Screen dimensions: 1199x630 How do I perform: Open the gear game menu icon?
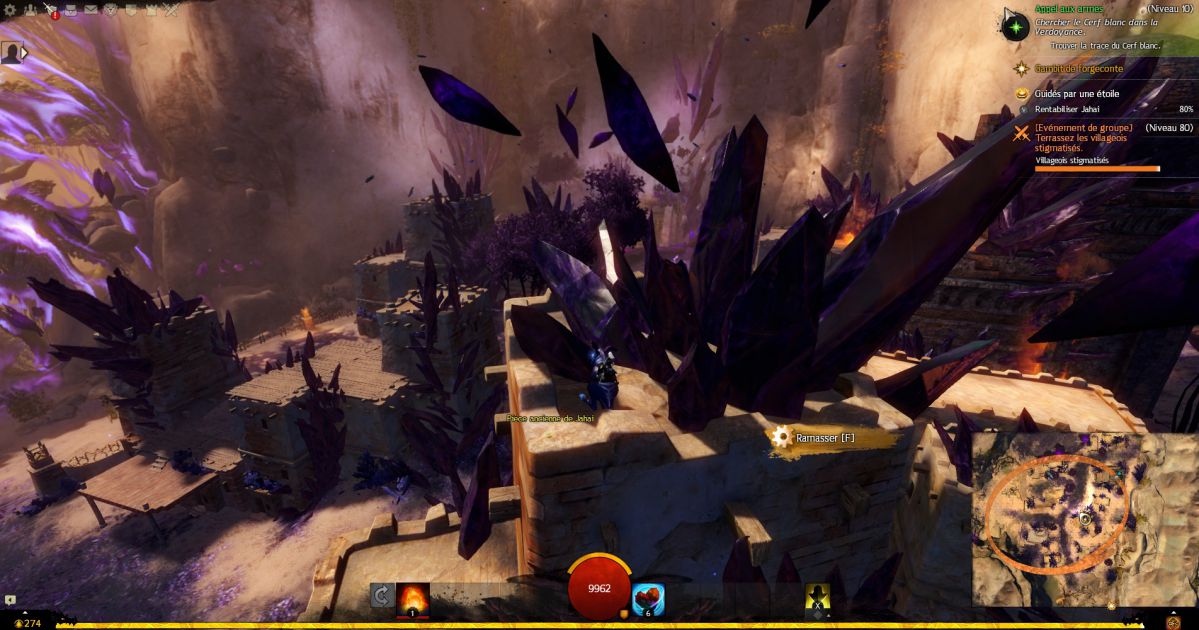pyautogui.click(x=8, y=10)
